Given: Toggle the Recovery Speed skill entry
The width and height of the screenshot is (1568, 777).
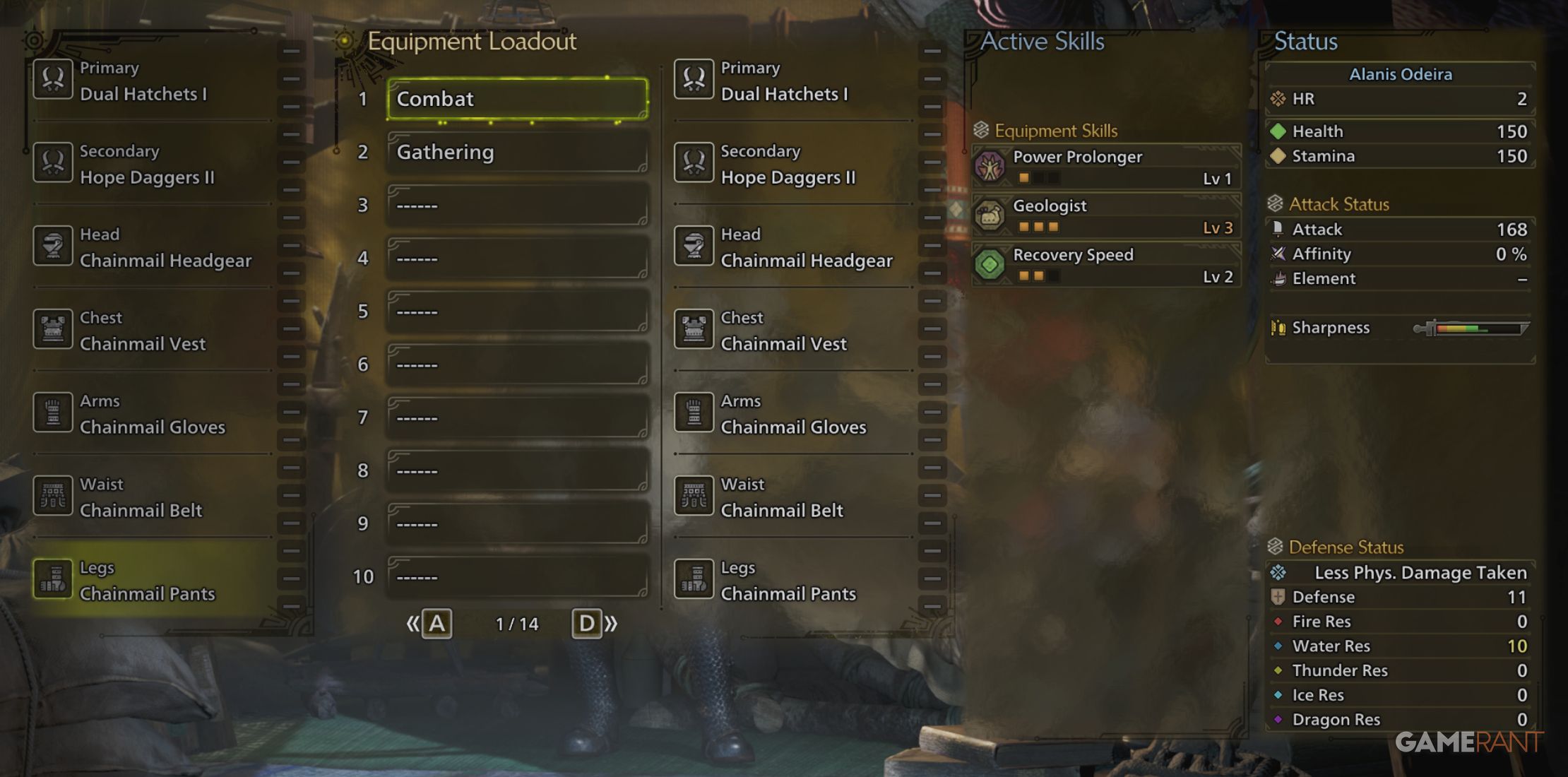Looking at the screenshot, I should coord(1105,265).
